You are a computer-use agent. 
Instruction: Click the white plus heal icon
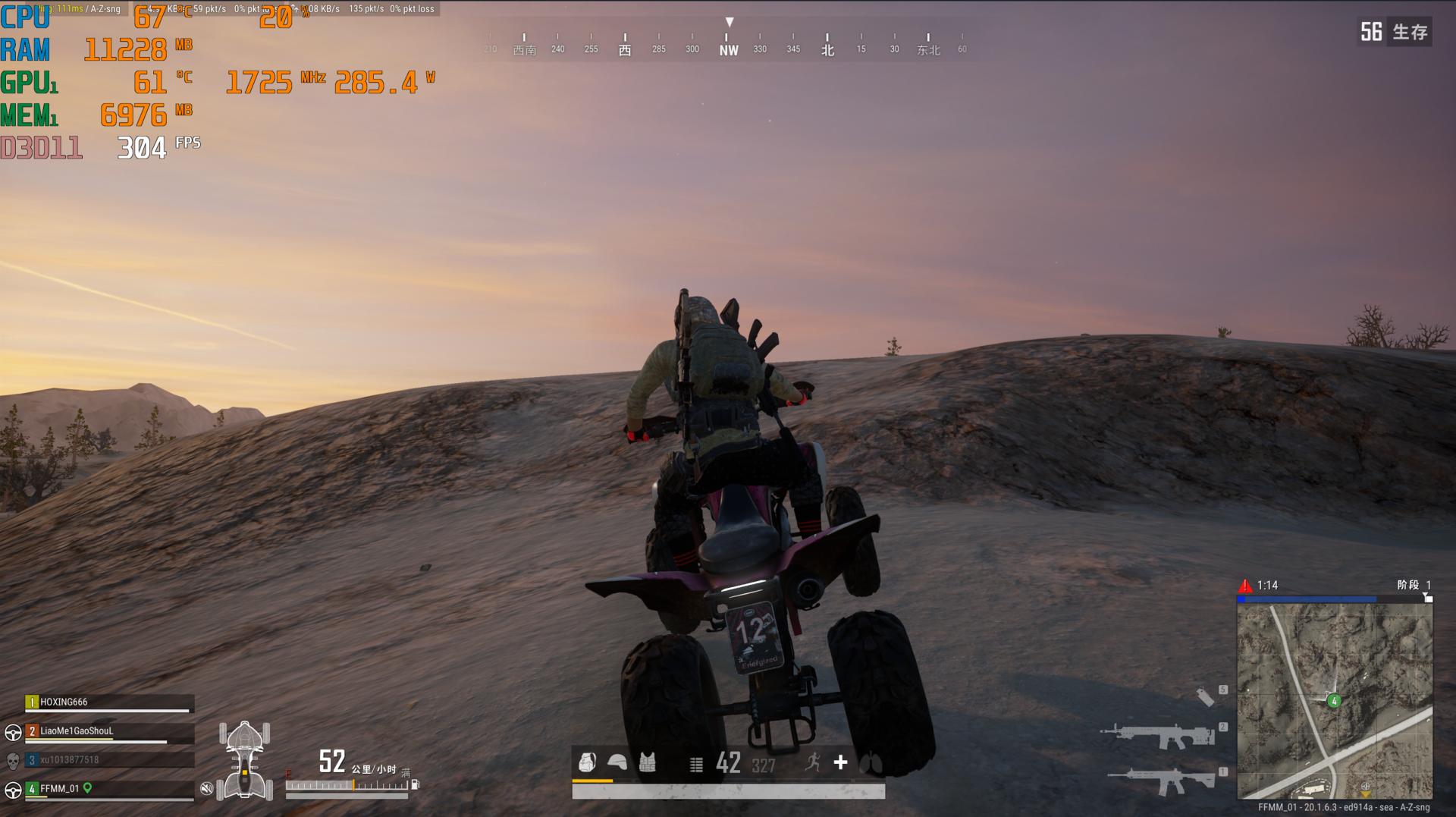840,762
